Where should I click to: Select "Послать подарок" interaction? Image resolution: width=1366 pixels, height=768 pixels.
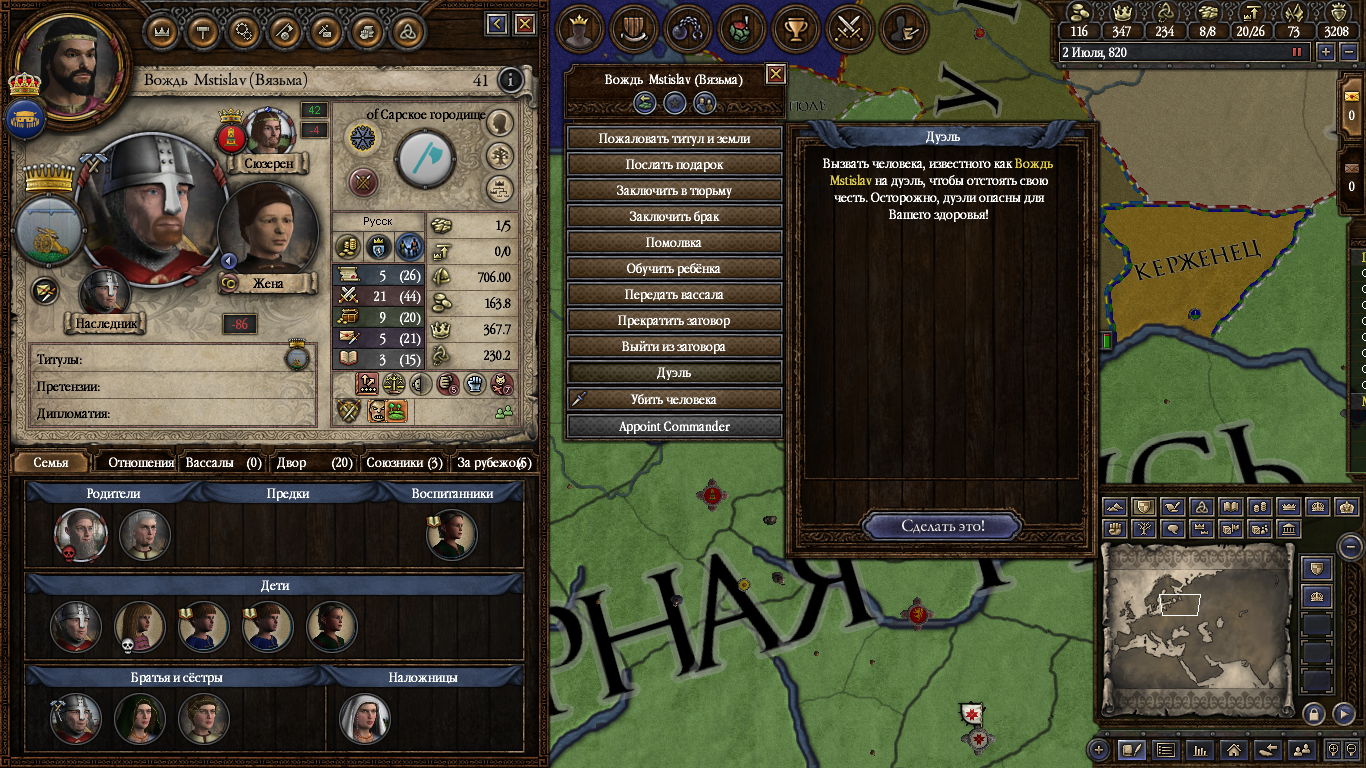(674, 164)
